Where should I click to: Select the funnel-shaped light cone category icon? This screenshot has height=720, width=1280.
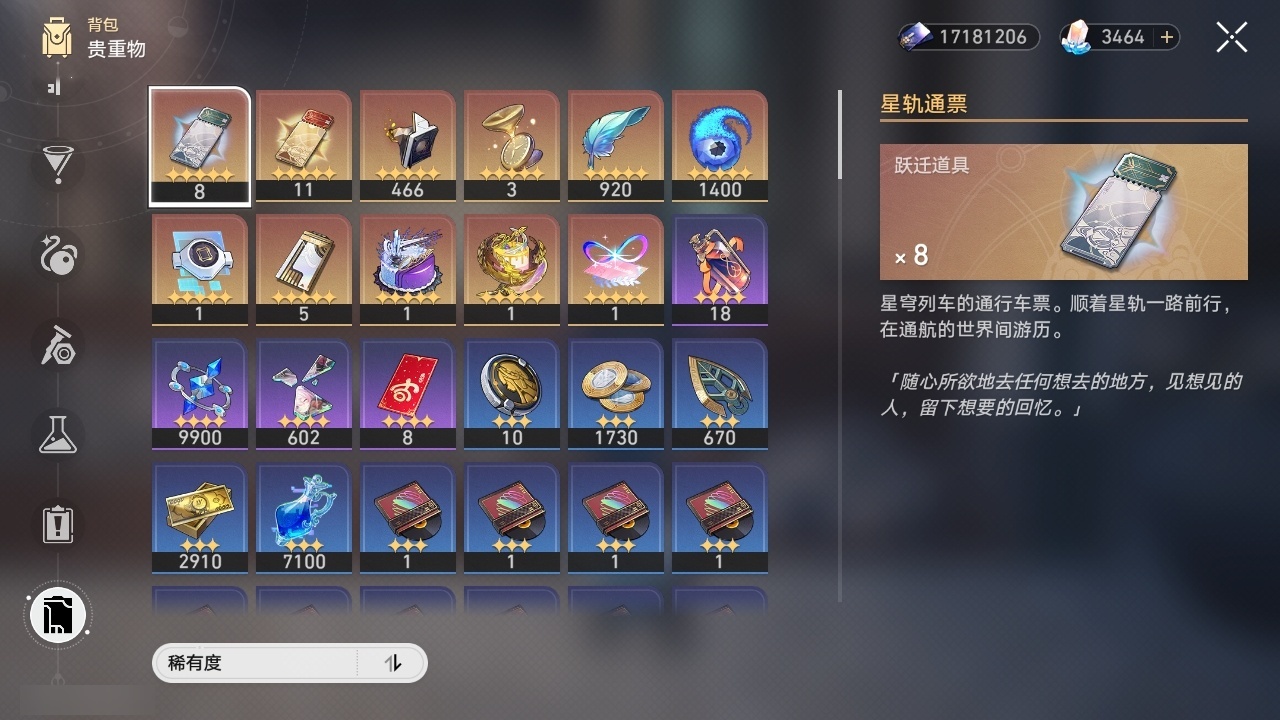pos(57,166)
